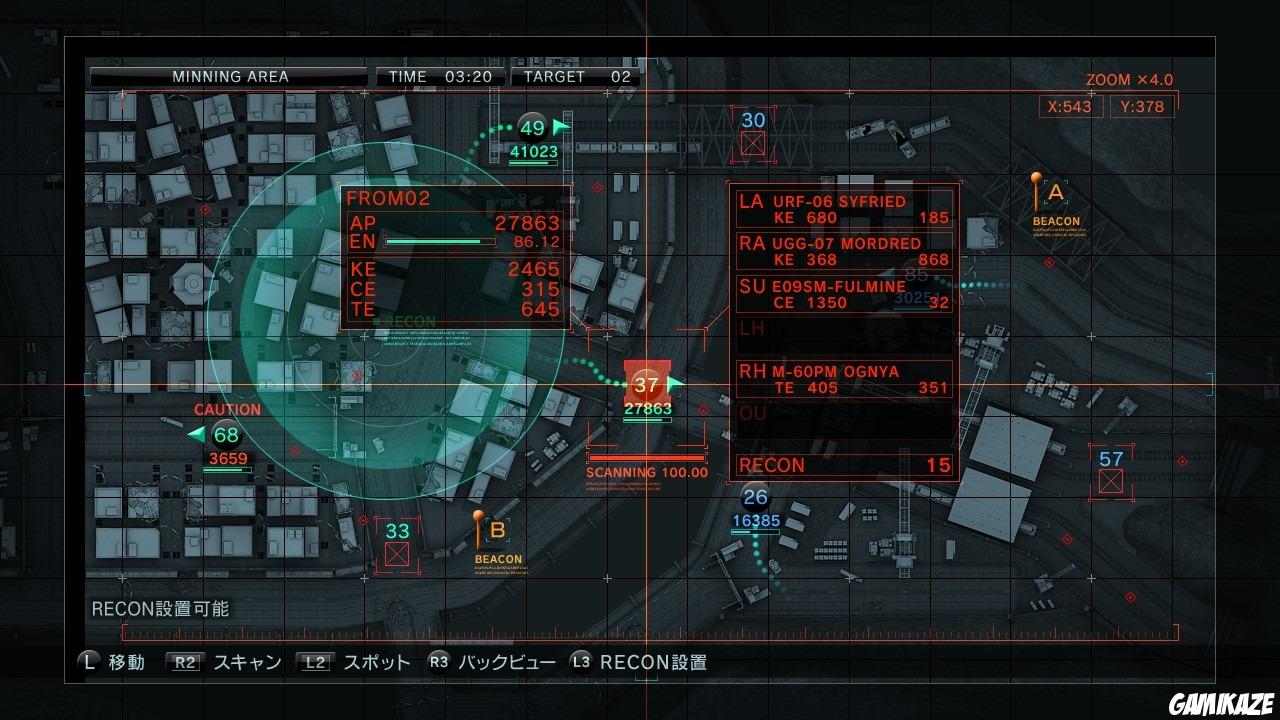Click the LA URF-06 SYFRIED parts entry
Viewport: 1280px width, 720px height.
coord(843,207)
